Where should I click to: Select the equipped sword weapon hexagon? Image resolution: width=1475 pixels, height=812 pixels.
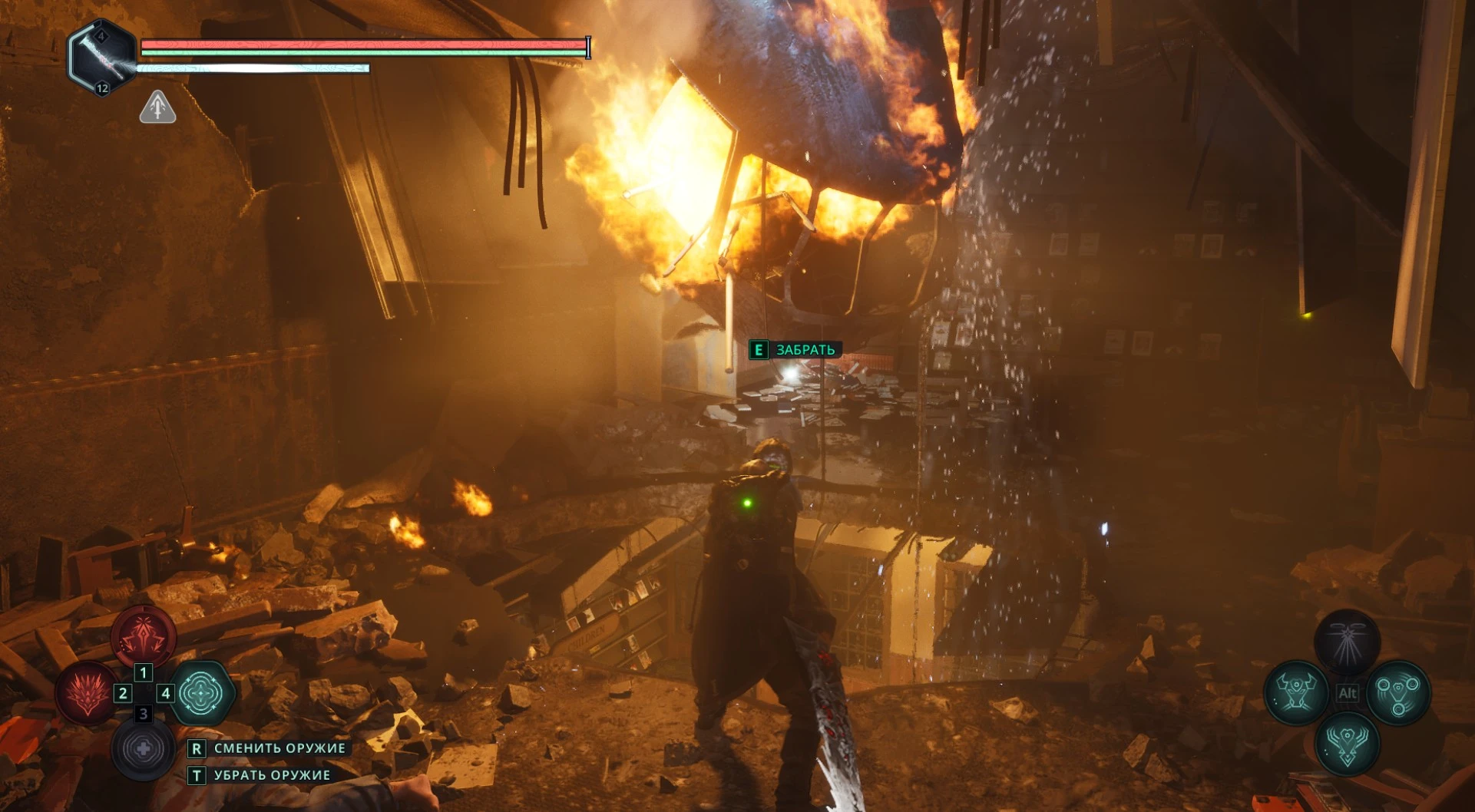click(101, 57)
